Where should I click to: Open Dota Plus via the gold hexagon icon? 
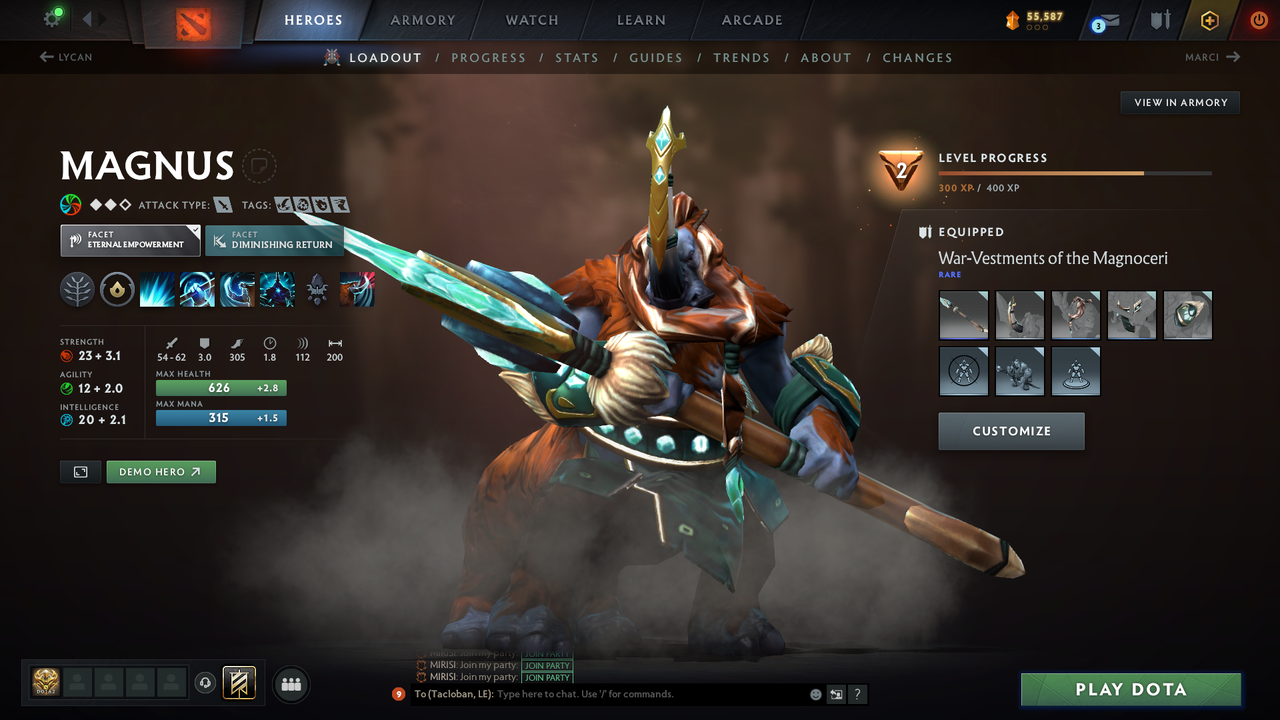1210,20
